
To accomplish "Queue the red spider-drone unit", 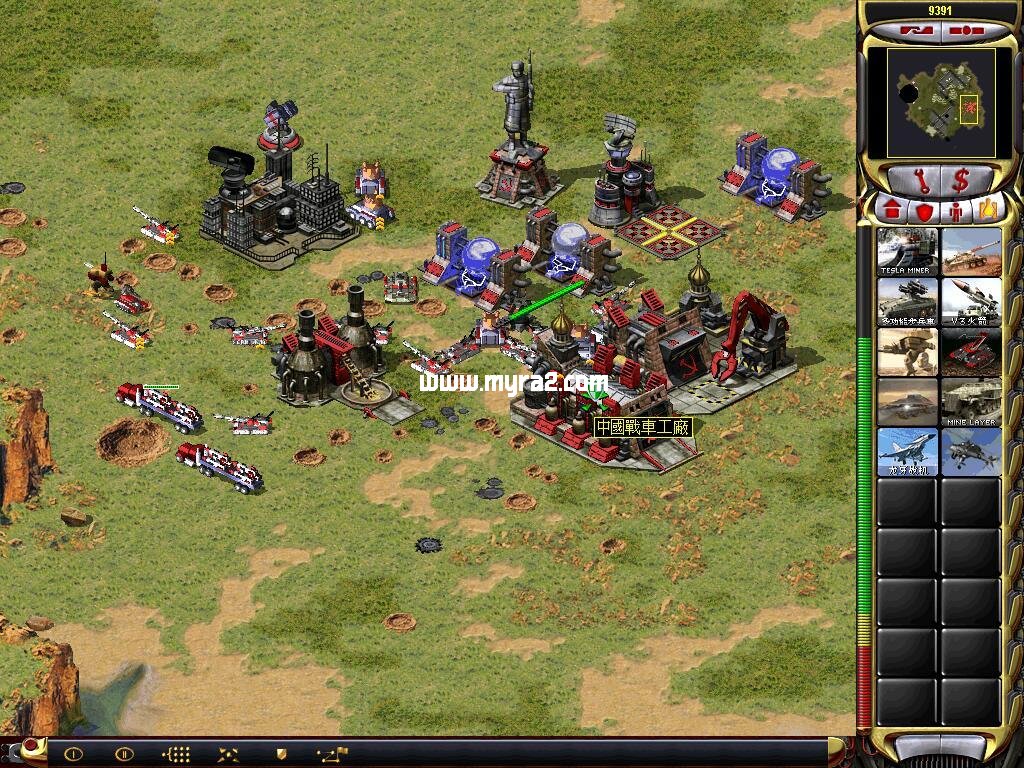I will pos(971,351).
